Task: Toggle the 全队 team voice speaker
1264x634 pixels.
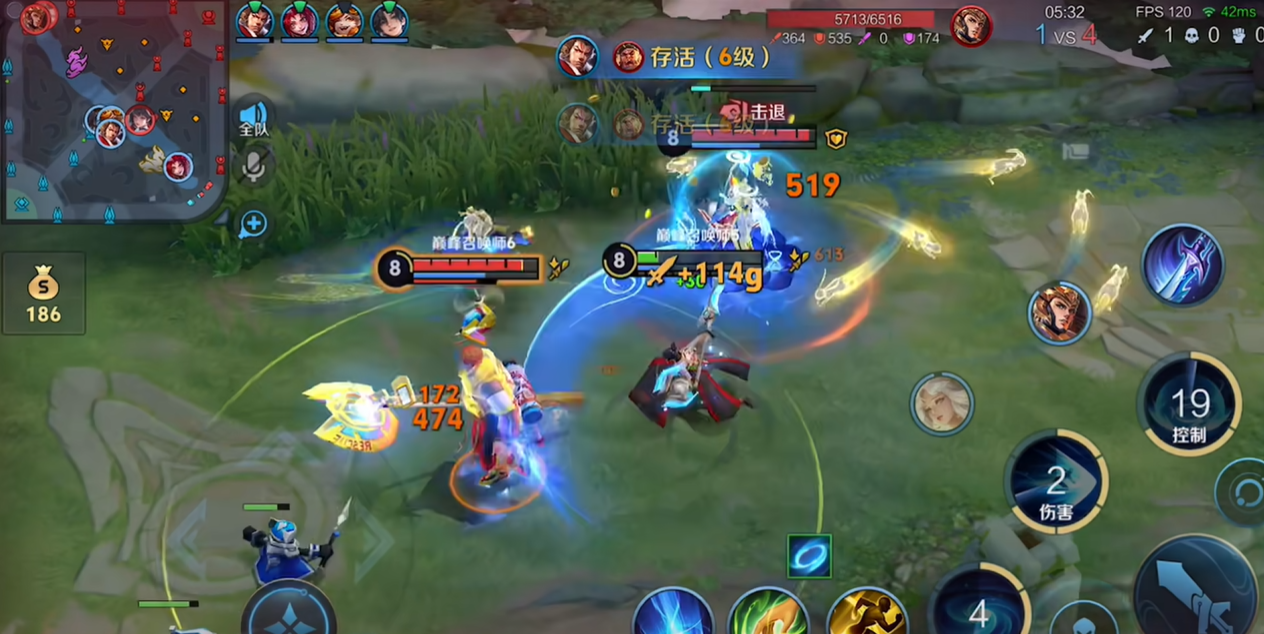Action: [x=254, y=118]
